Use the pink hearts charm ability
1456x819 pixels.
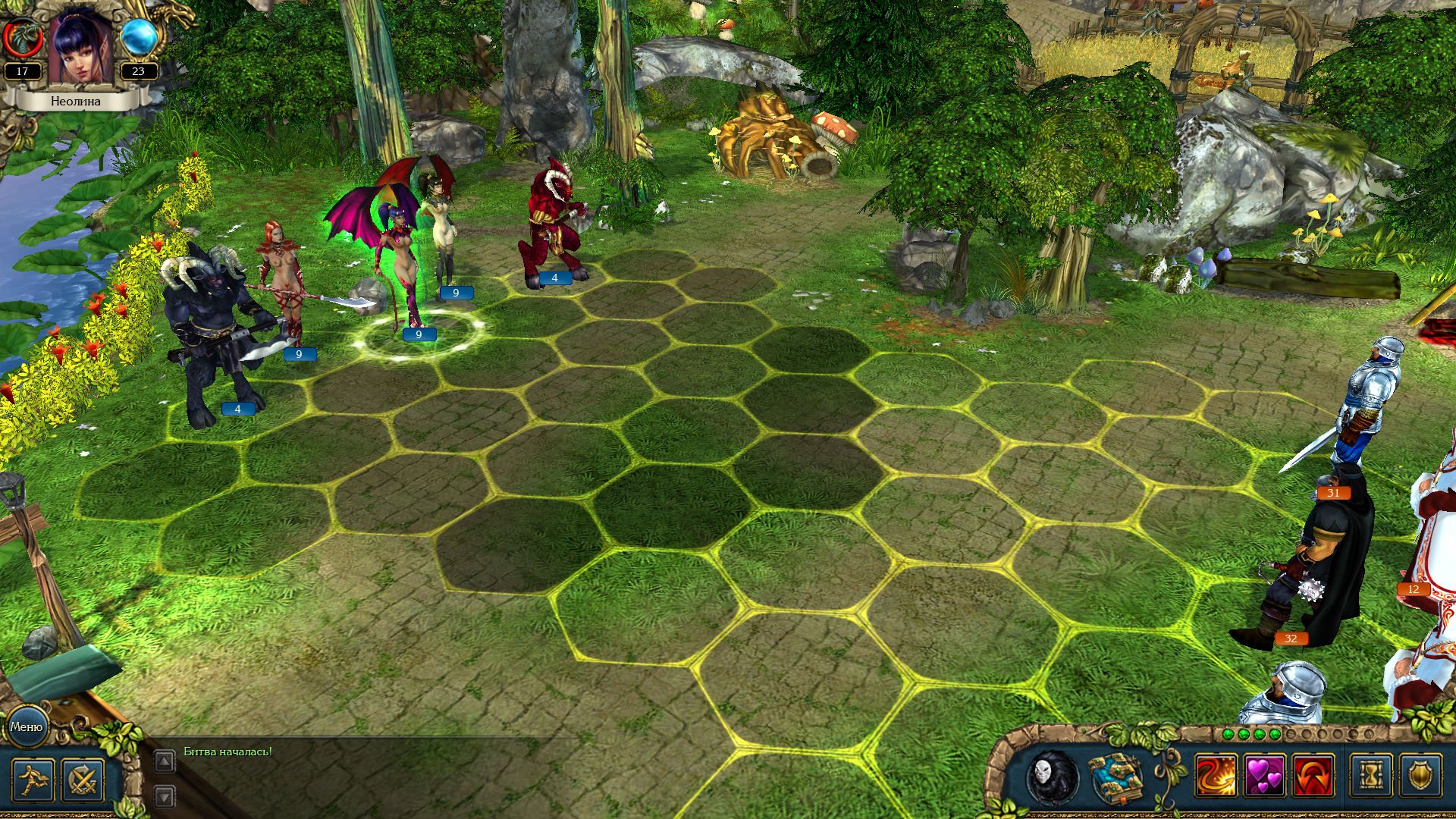tap(1265, 776)
